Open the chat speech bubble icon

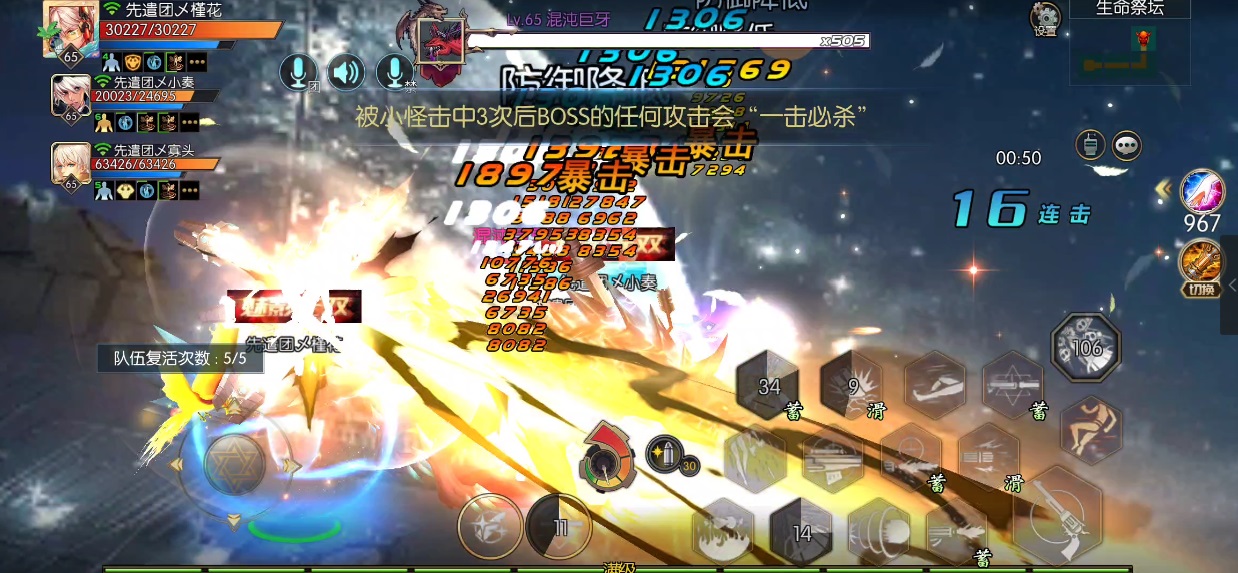coord(1127,145)
